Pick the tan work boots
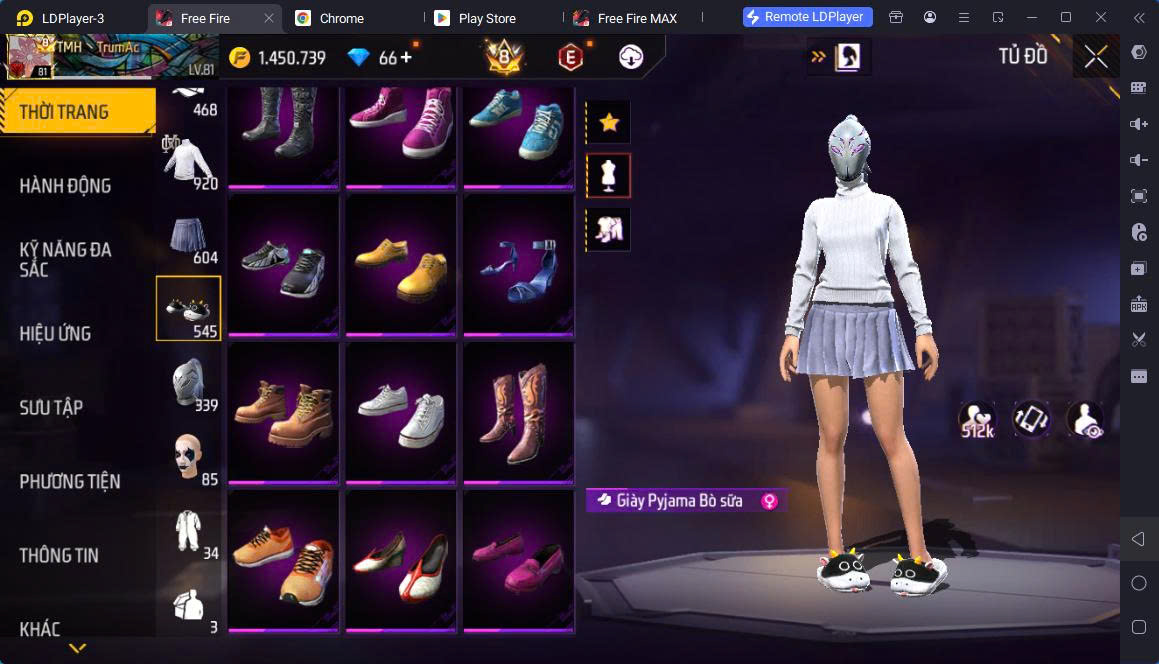Viewport: 1159px width, 664px height. pos(283,412)
